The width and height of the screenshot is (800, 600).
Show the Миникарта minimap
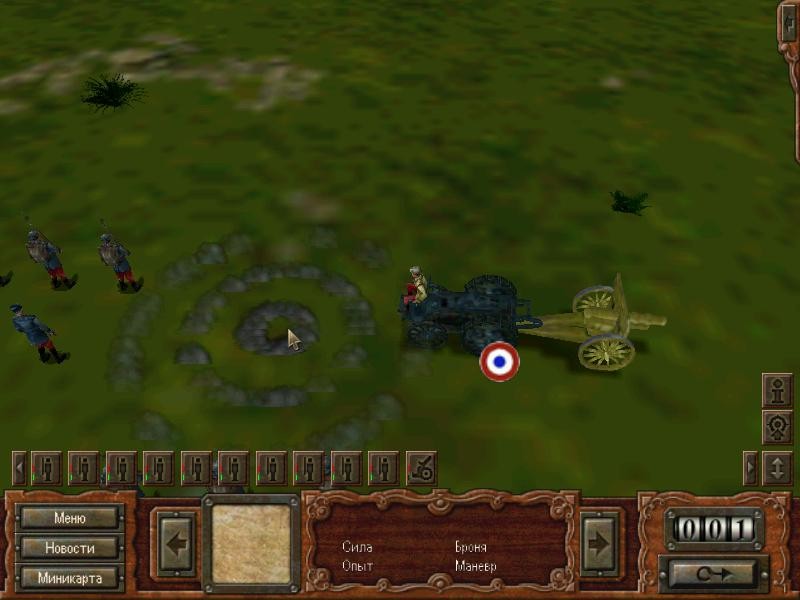click(x=70, y=577)
